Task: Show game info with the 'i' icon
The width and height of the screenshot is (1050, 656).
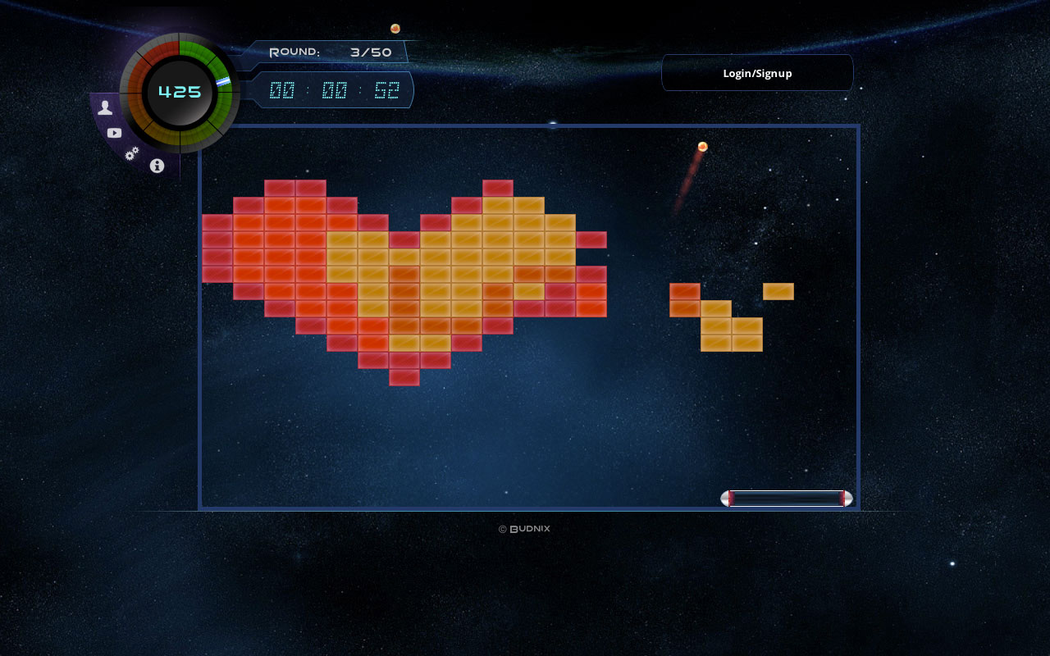Action: 157,166
